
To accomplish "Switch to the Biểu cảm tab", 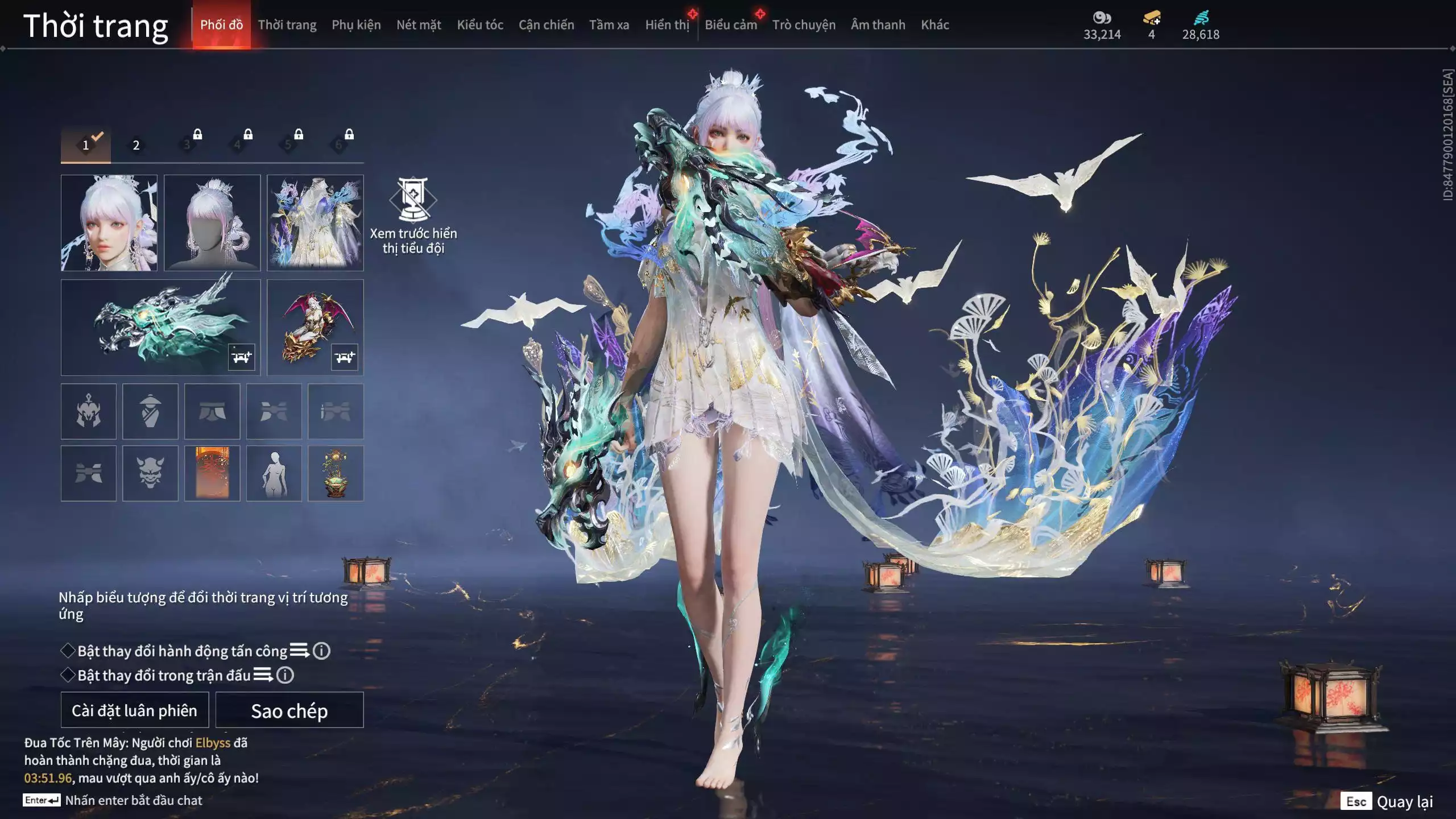I will [x=731, y=25].
